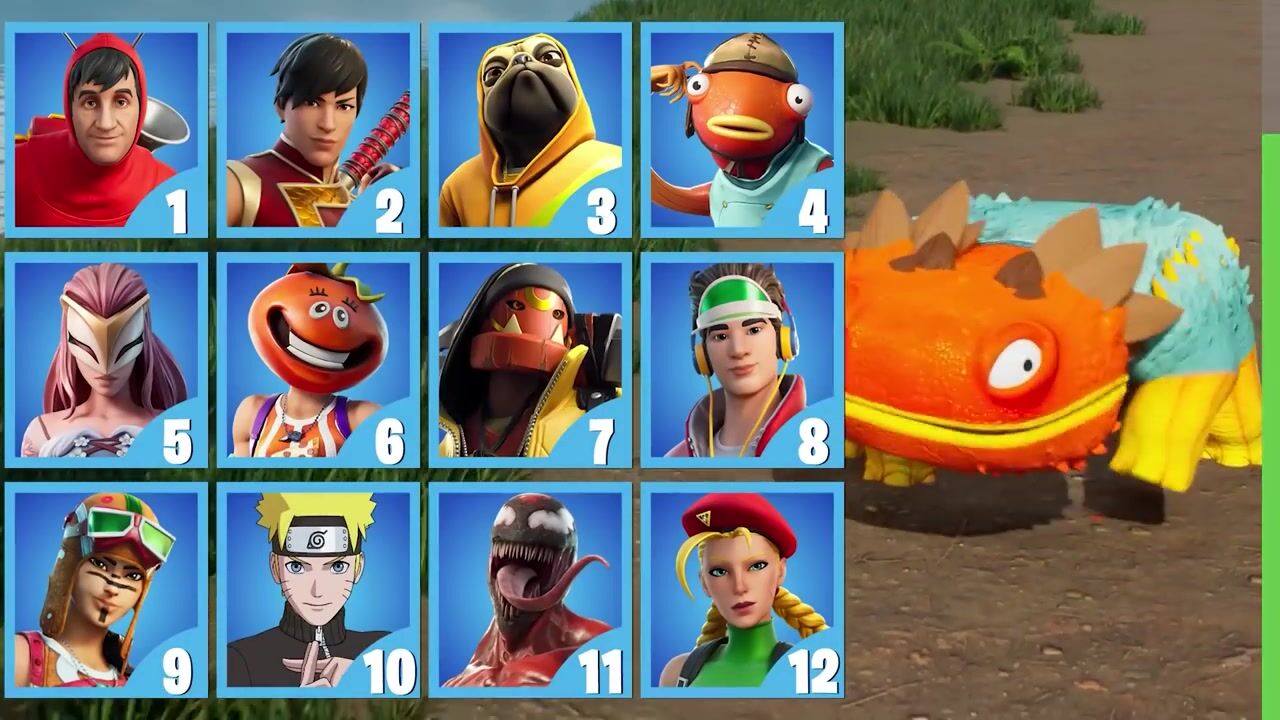Choose the pink-haired masked skin tile 5

[x=106, y=360]
